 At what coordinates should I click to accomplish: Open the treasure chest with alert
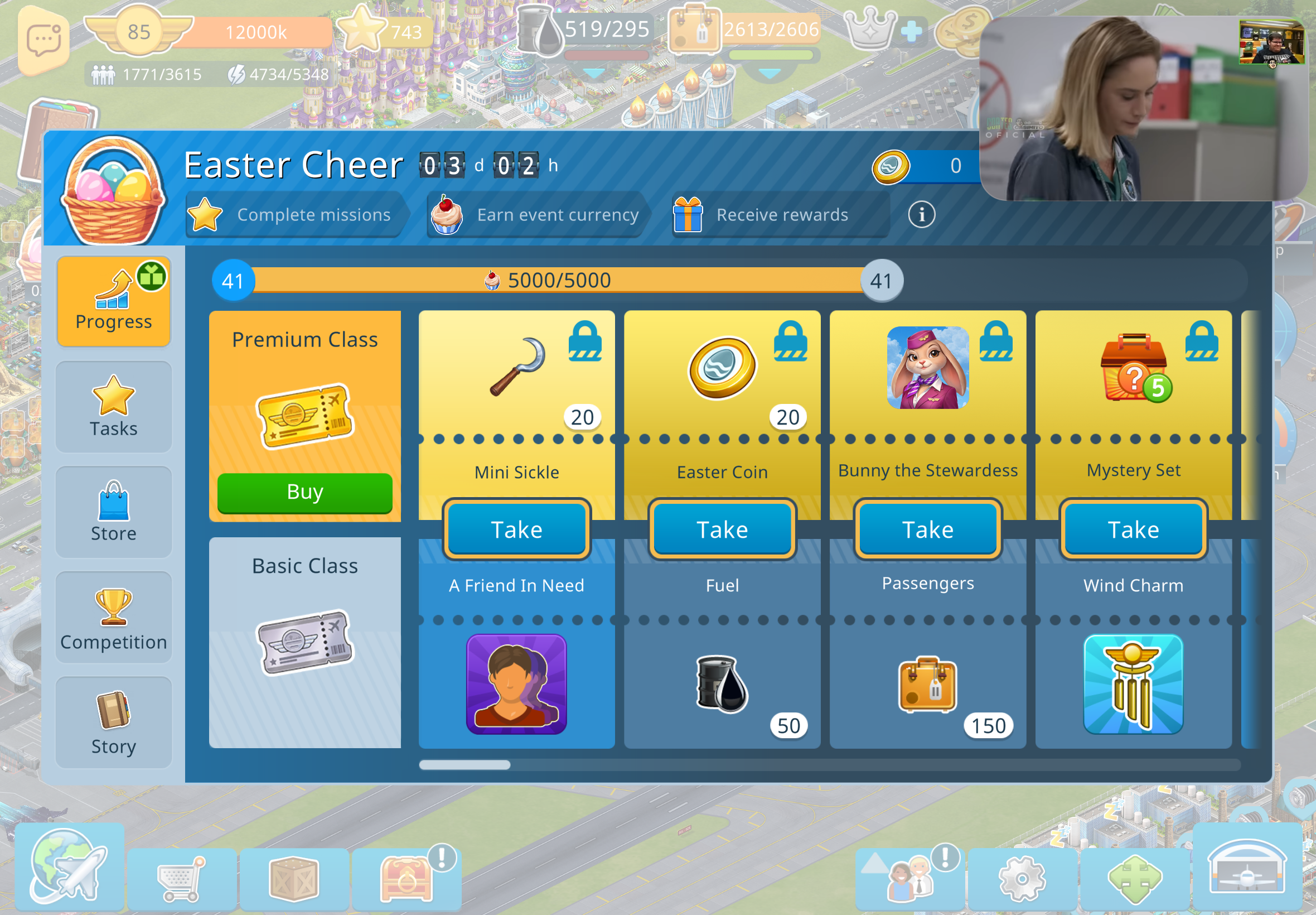tap(405, 878)
